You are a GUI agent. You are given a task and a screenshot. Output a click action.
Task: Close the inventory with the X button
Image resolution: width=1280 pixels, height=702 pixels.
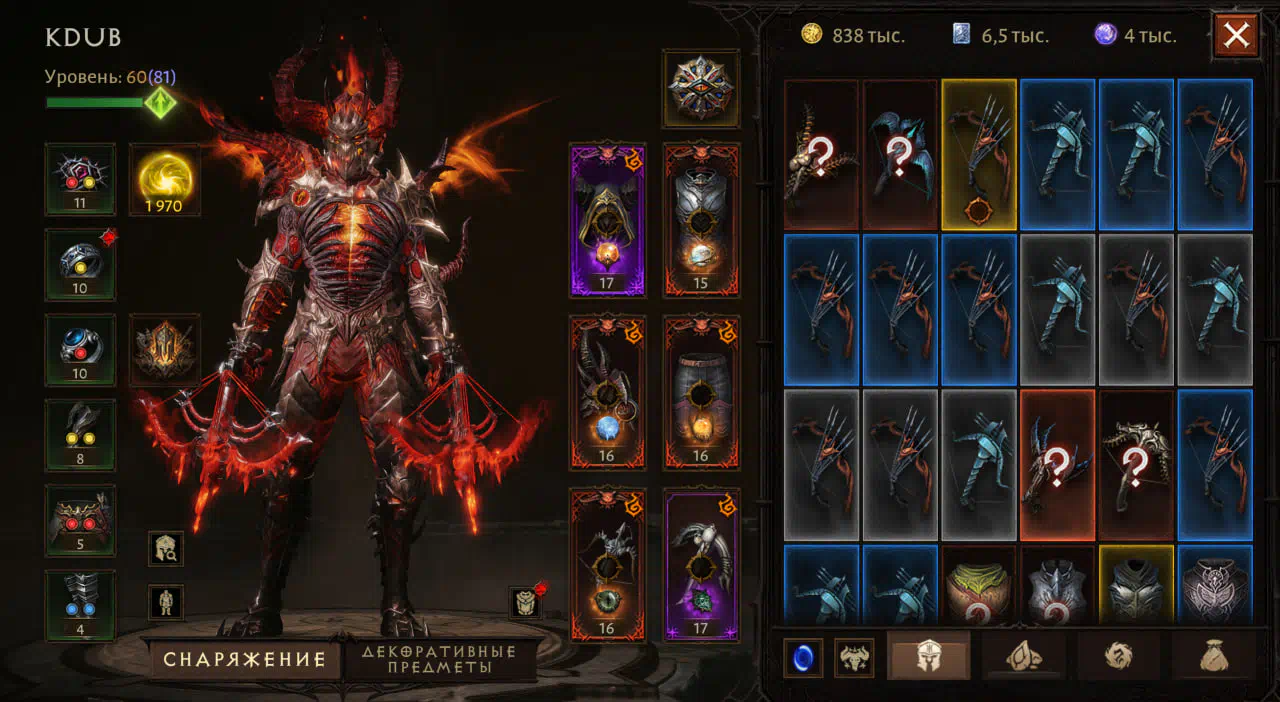(1236, 36)
